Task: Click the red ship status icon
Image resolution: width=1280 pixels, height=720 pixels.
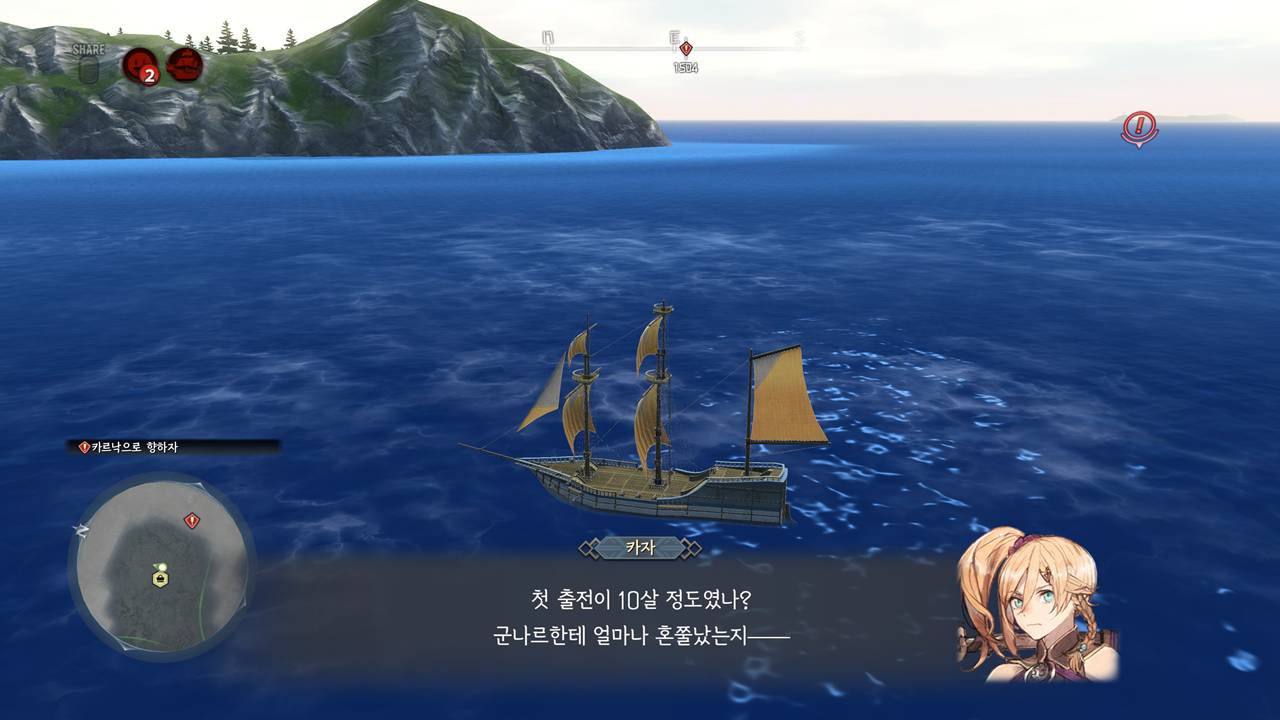Action: tap(184, 61)
